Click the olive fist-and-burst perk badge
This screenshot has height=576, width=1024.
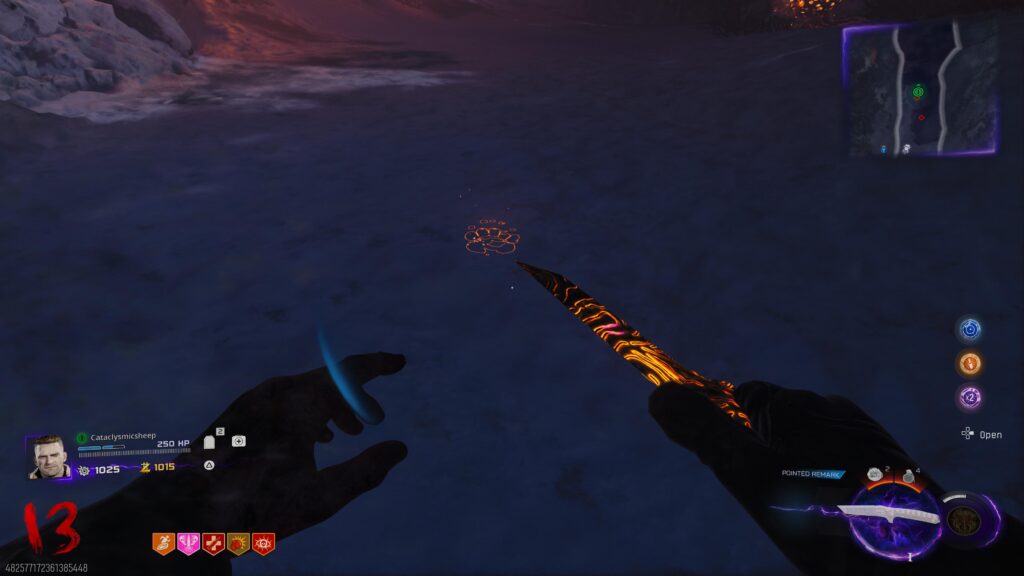click(x=238, y=543)
